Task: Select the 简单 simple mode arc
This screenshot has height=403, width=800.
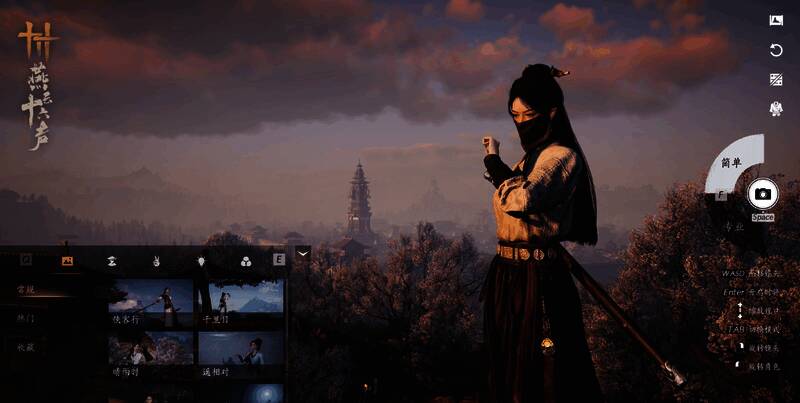Action: tap(735, 161)
